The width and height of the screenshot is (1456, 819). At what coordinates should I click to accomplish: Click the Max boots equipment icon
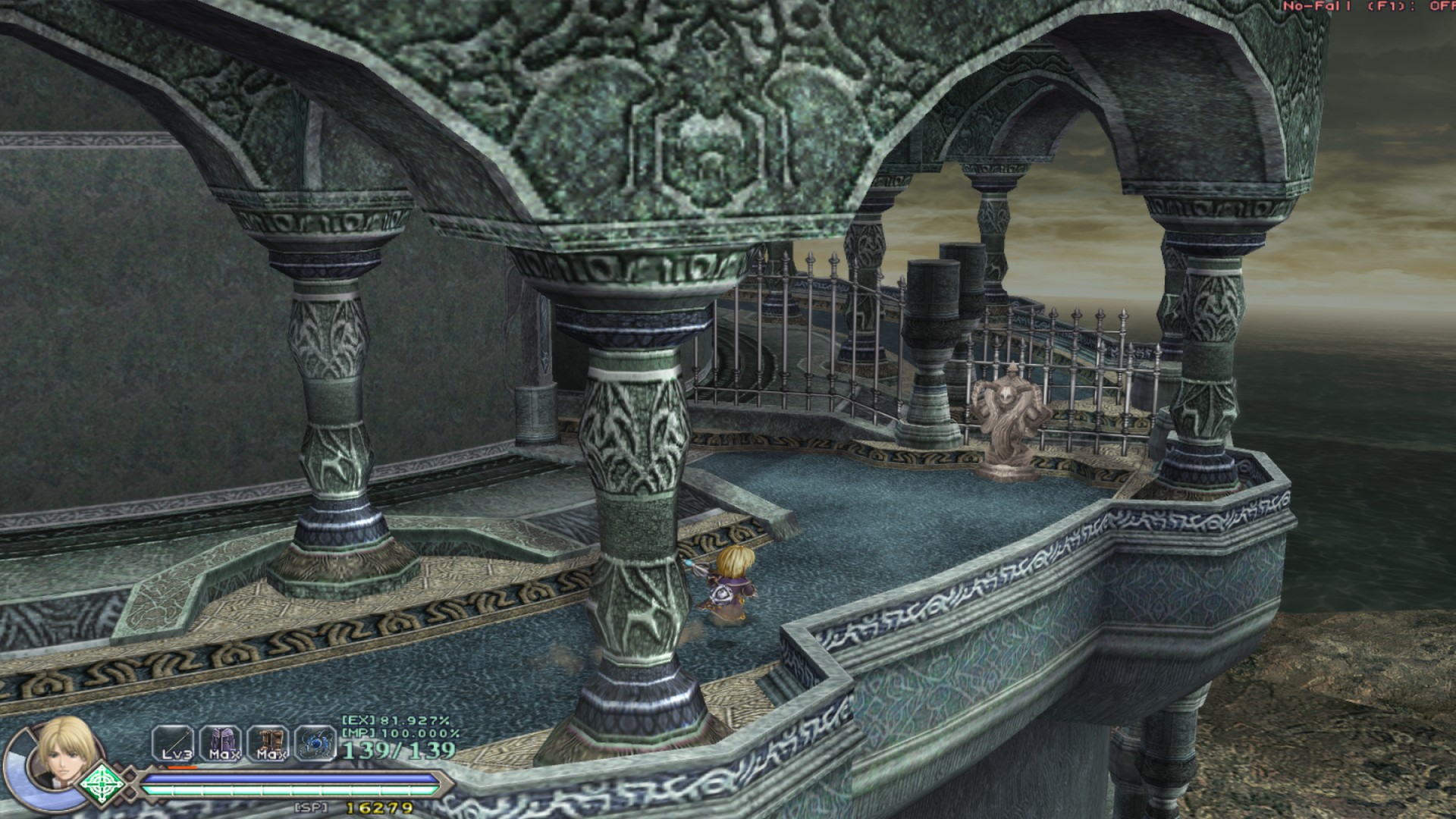[270, 742]
